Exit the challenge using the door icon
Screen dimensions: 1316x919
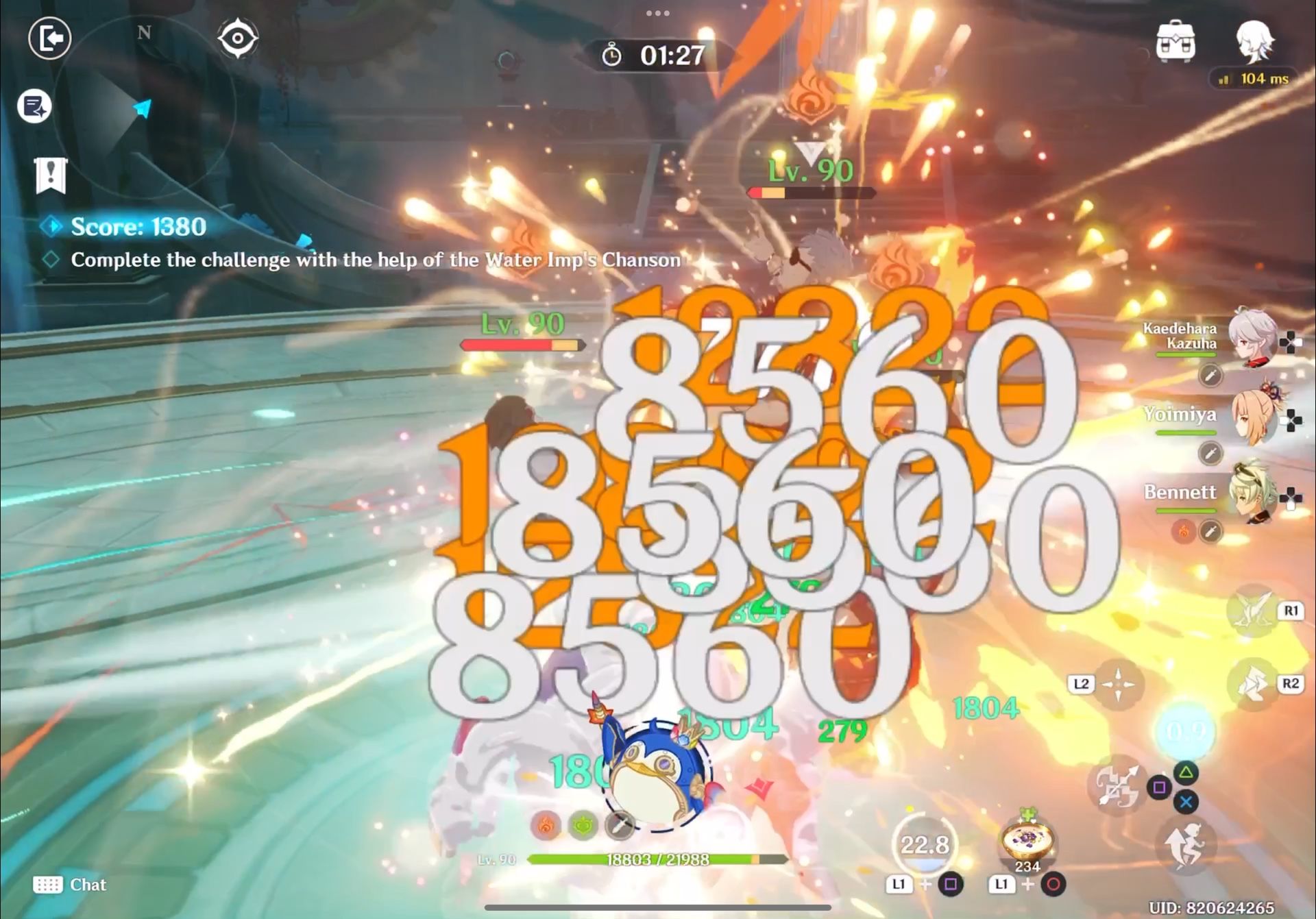[49, 39]
